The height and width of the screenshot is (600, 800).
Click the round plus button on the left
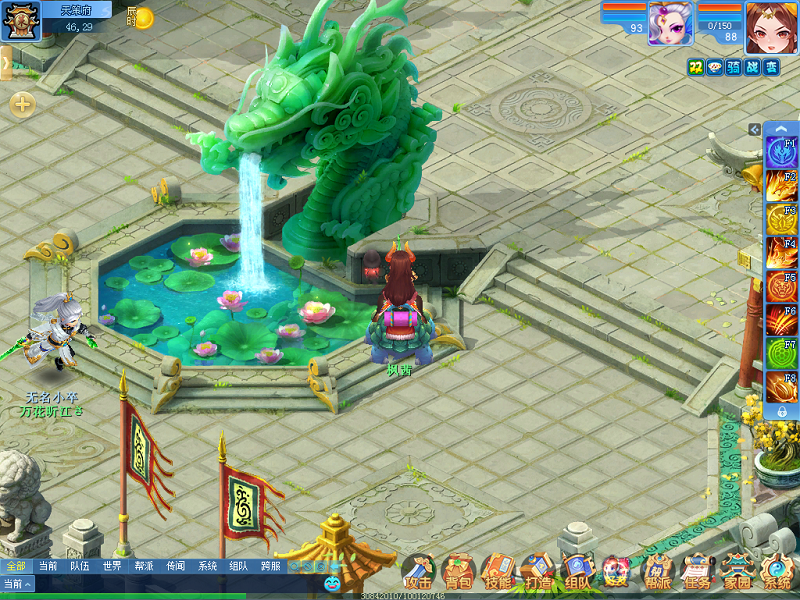pos(22,104)
